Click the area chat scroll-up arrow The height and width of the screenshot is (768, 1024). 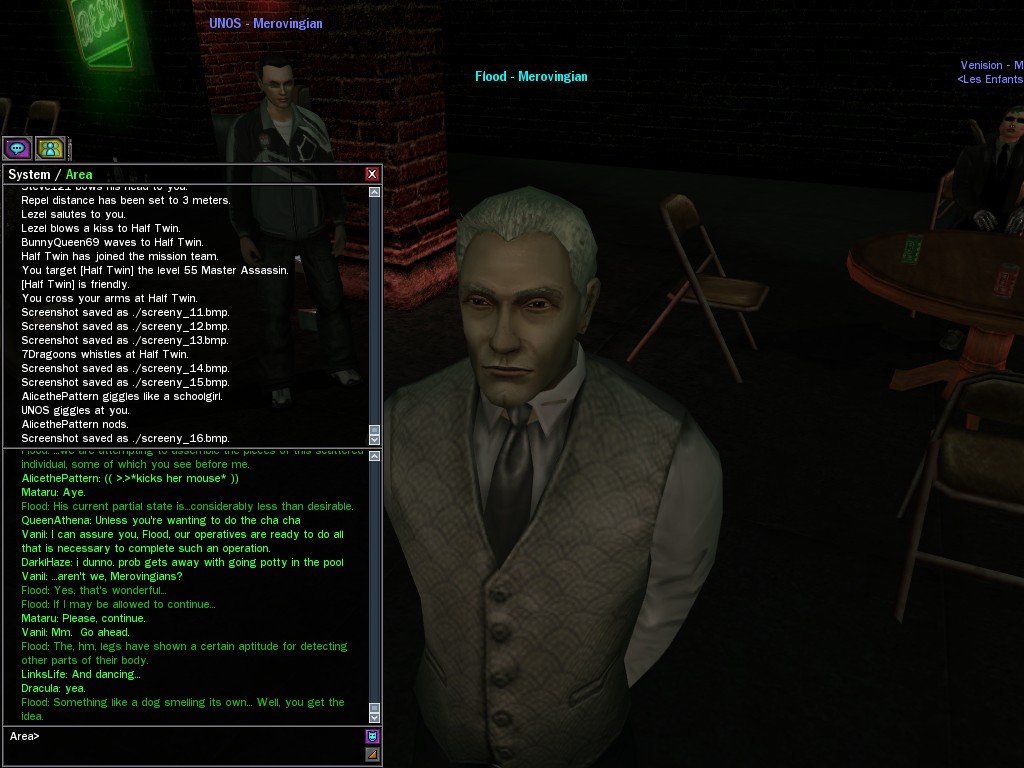click(374, 457)
